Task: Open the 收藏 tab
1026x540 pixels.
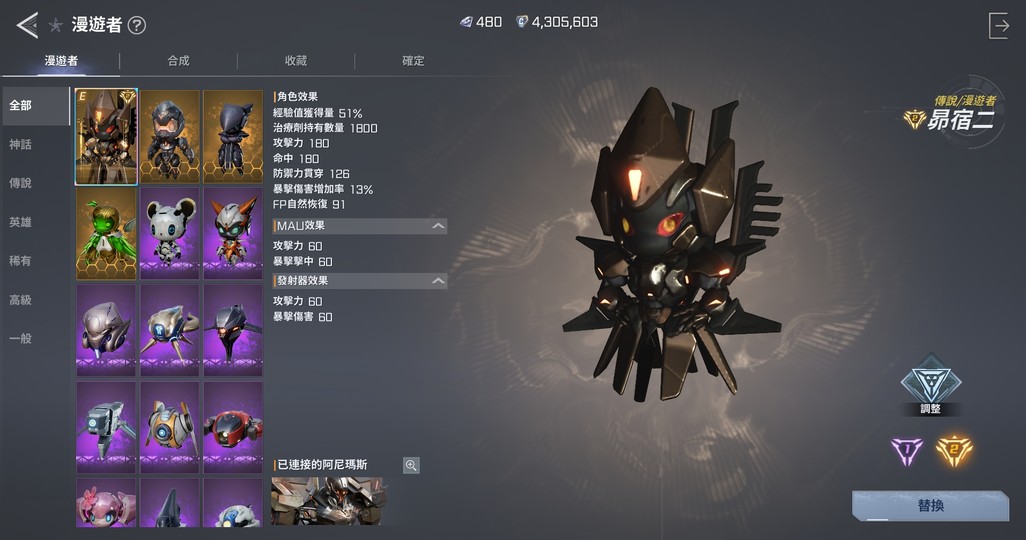Action: [x=296, y=61]
